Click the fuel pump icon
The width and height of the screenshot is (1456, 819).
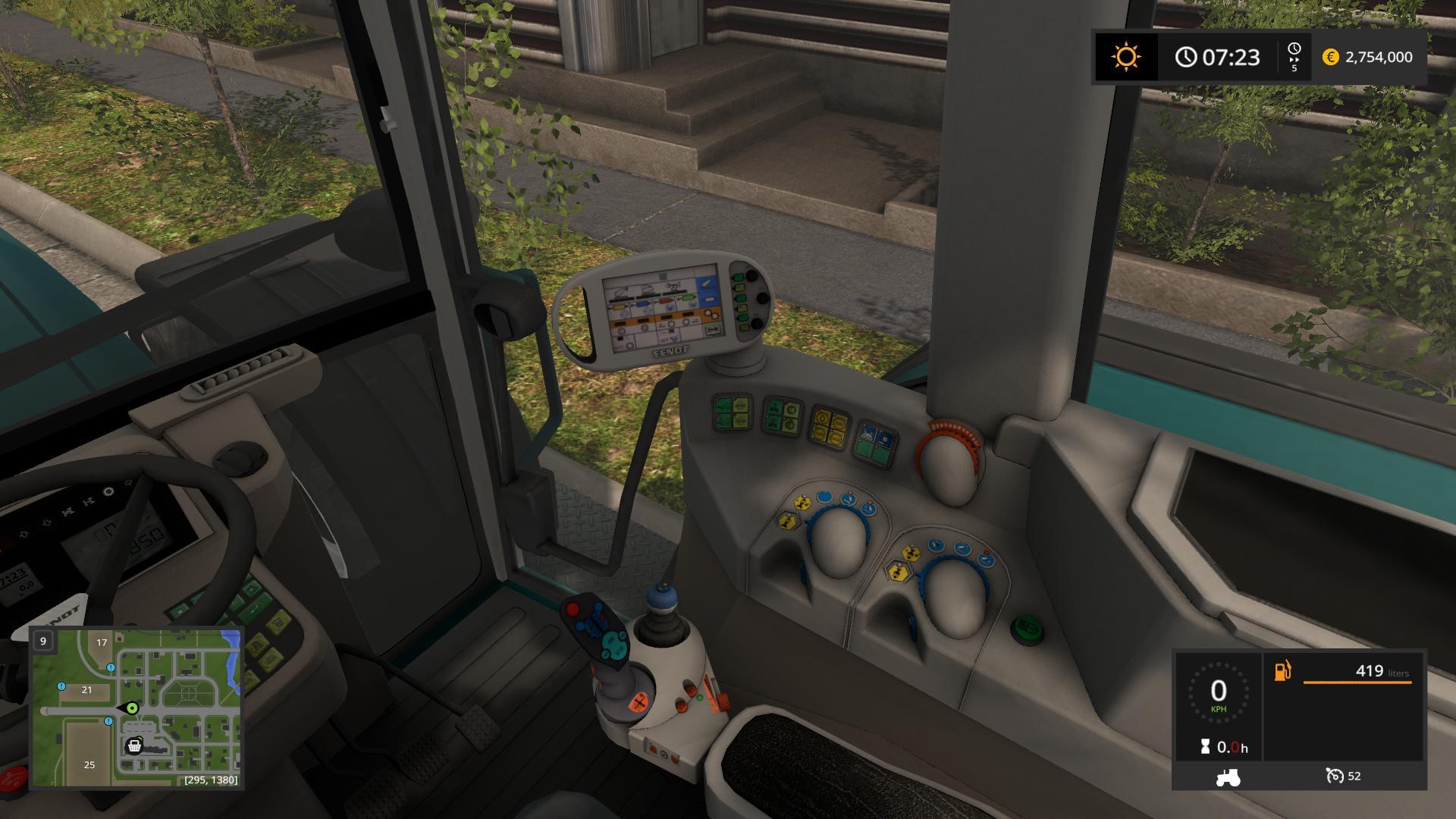click(1282, 671)
